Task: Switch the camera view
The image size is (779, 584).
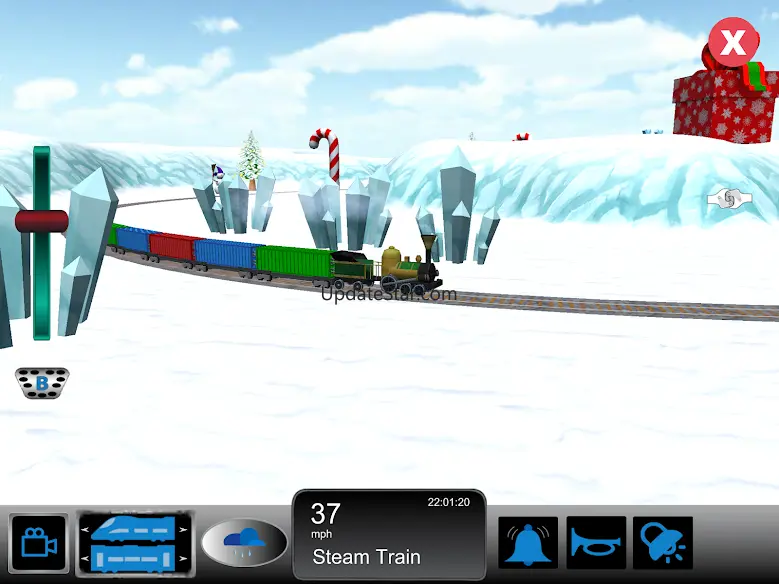Action: click(x=39, y=543)
